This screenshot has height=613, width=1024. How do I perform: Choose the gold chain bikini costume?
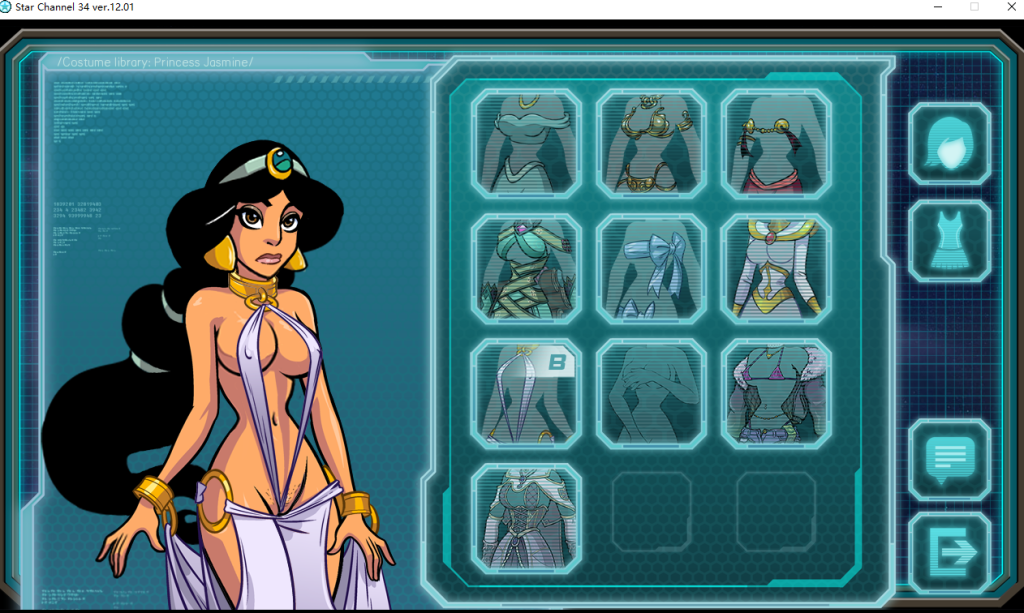click(651, 143)
